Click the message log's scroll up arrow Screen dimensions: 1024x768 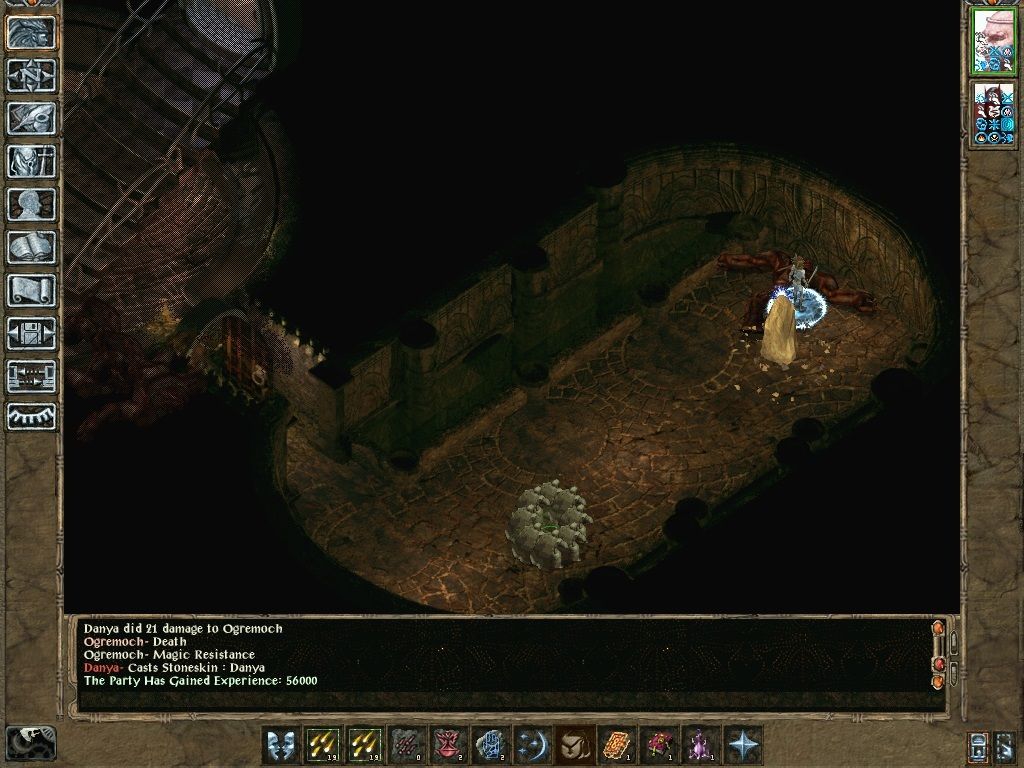[937, 629]
